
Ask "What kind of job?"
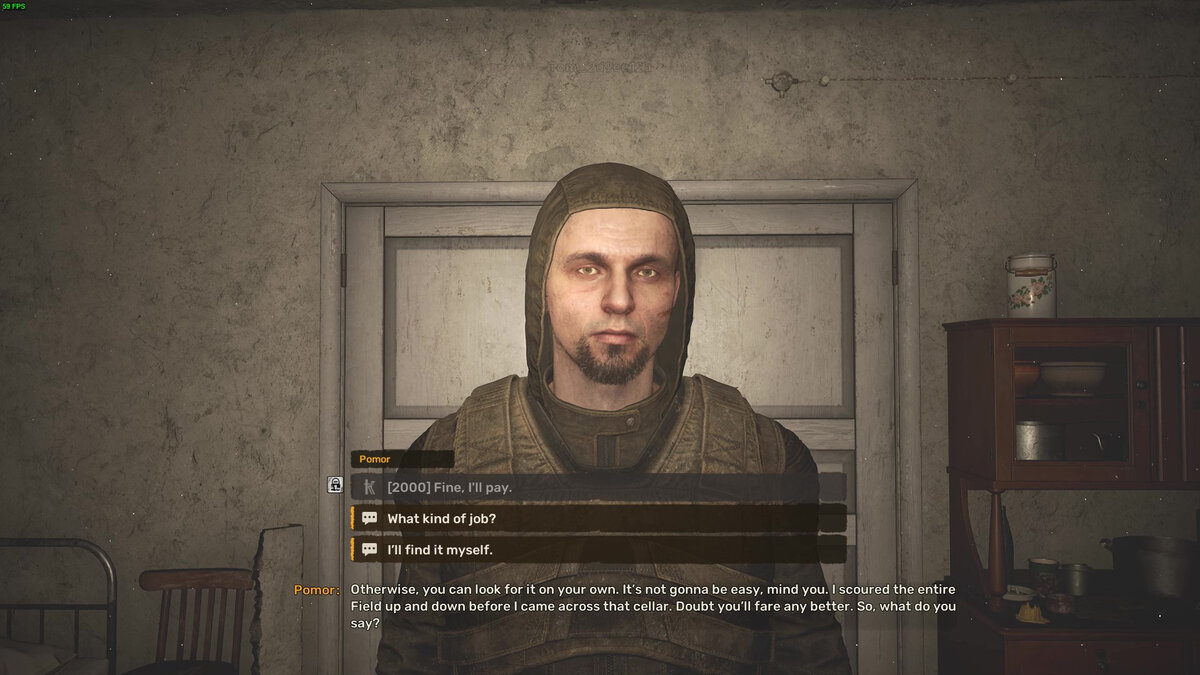pyautogui.click(x=597, y=518)
